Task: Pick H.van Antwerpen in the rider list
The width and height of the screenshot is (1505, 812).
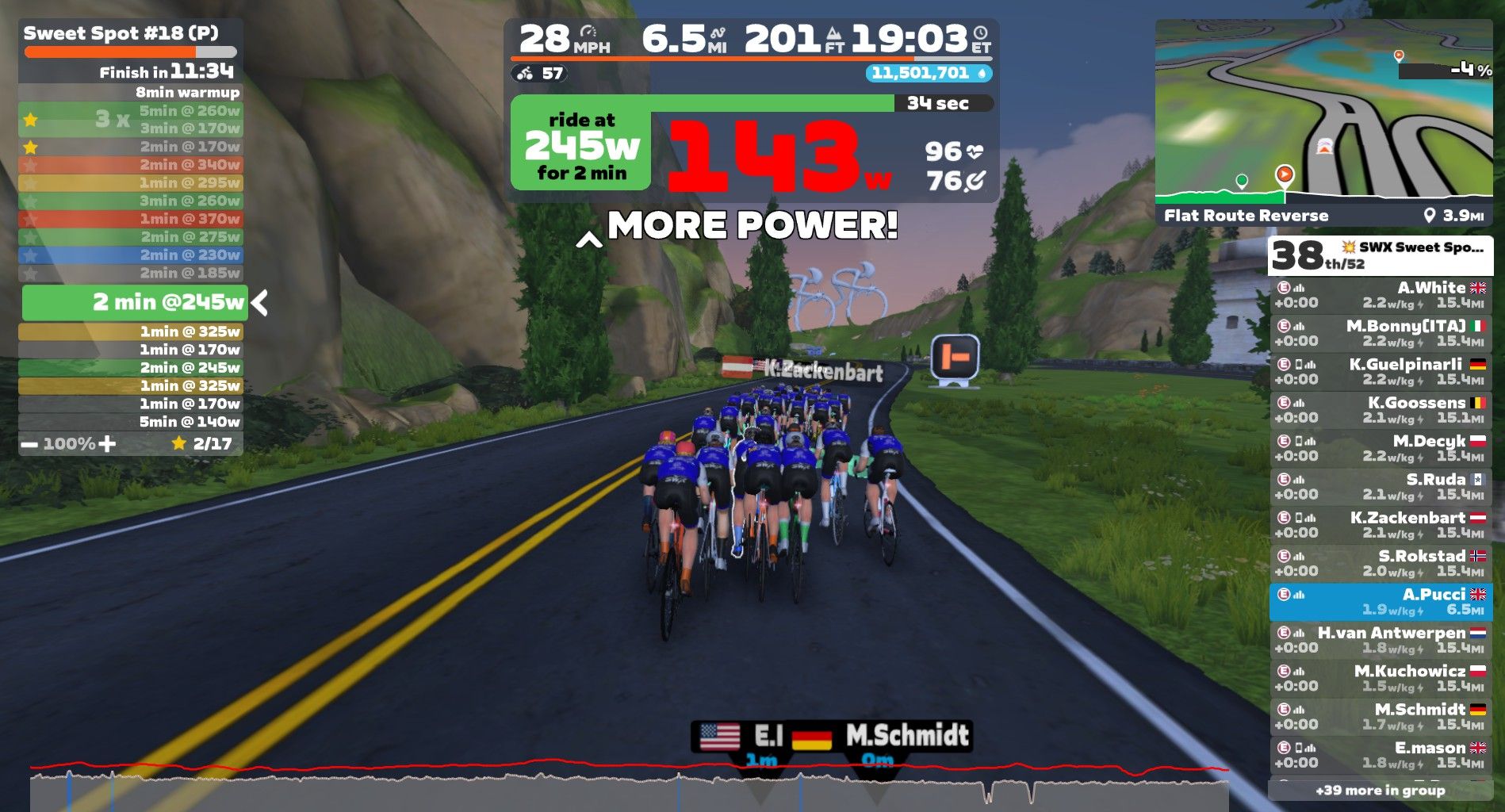Action: point(1380,640)
